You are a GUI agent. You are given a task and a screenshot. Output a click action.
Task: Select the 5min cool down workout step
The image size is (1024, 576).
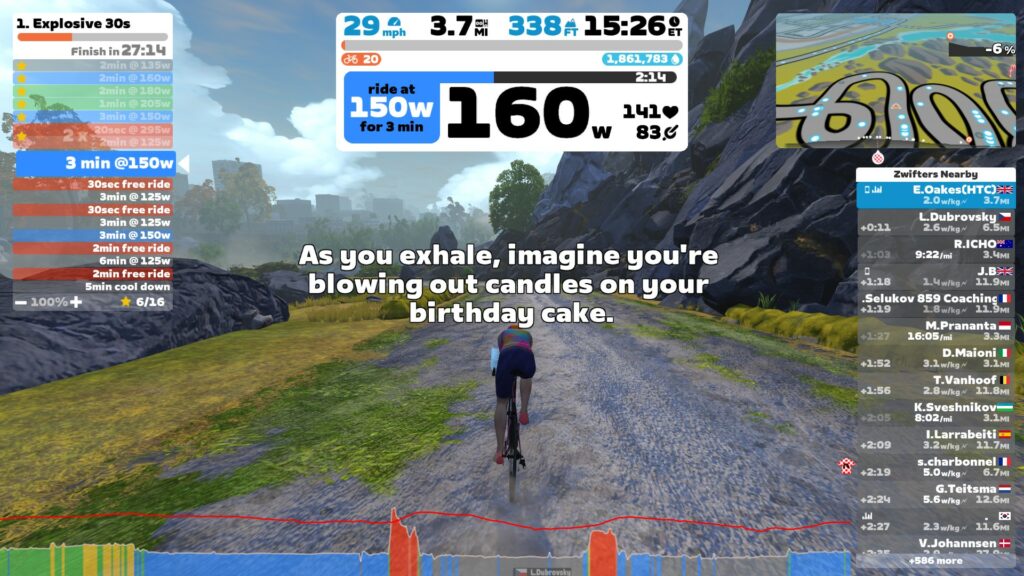[93, 286]
